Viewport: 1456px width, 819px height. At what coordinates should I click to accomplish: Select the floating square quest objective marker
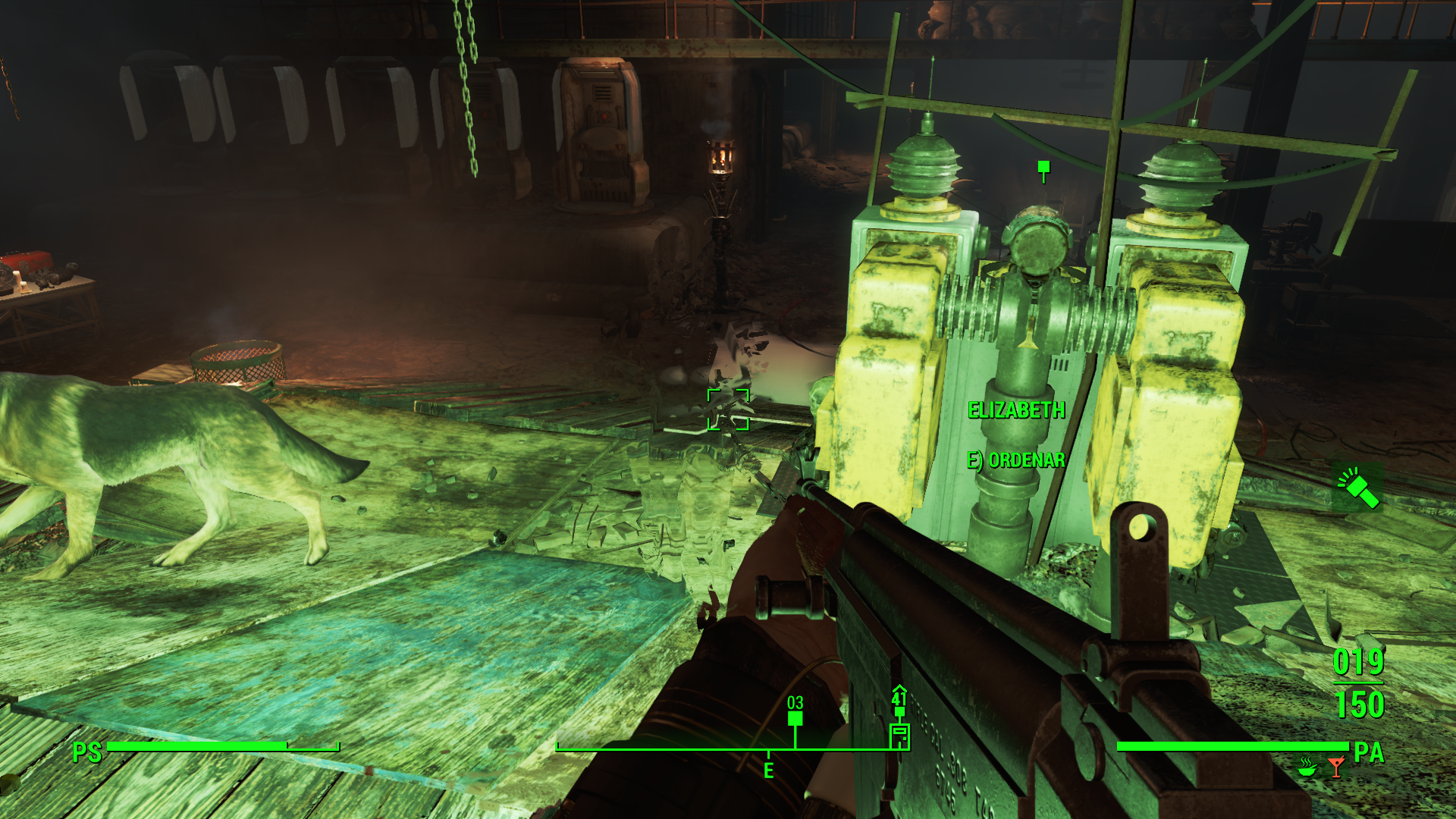tap(1043, 168)
